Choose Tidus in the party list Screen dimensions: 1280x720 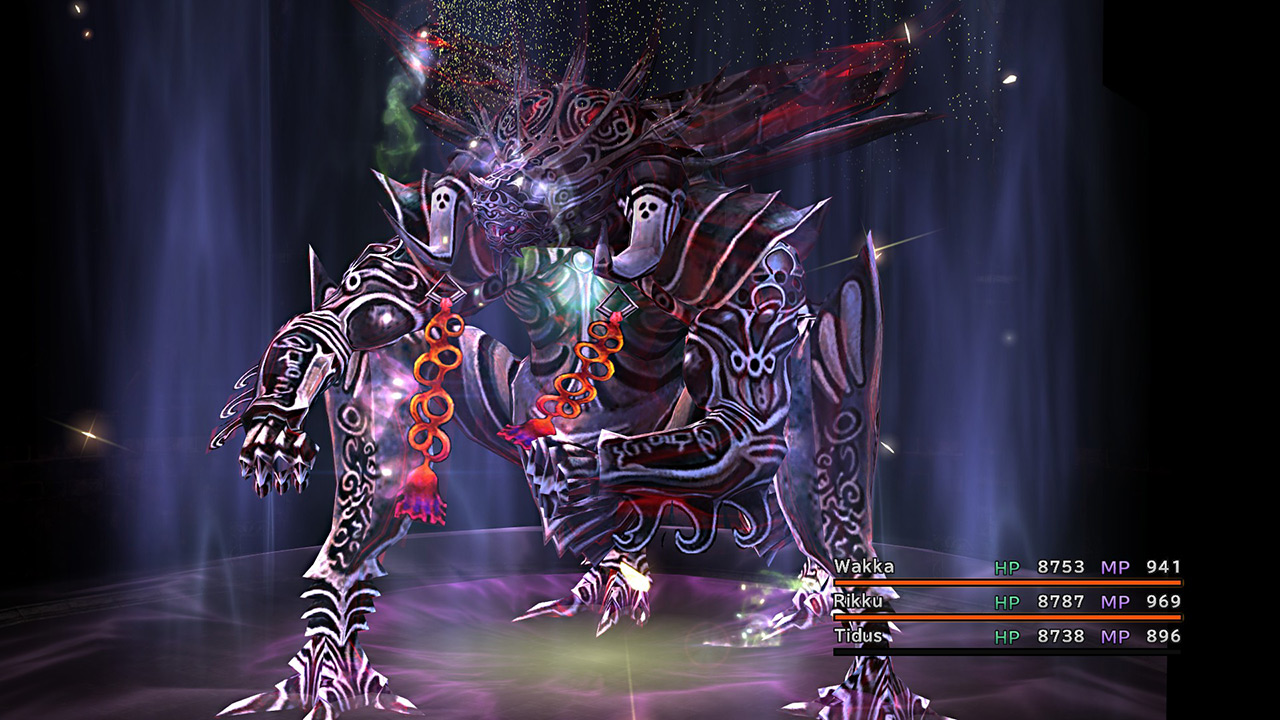861,636
